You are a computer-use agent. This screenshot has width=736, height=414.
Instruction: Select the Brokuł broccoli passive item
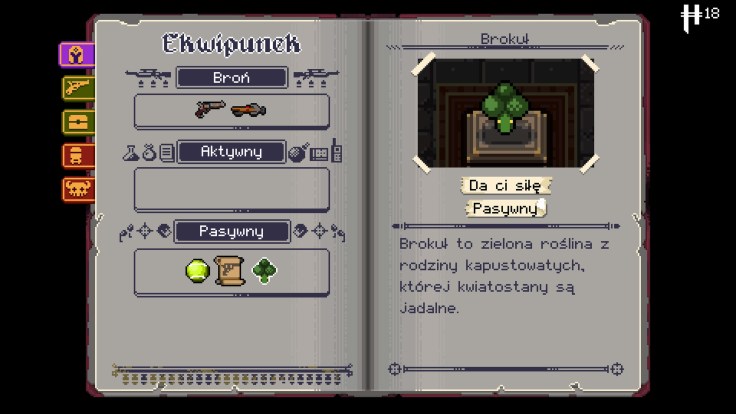click(x=265, y=270)
